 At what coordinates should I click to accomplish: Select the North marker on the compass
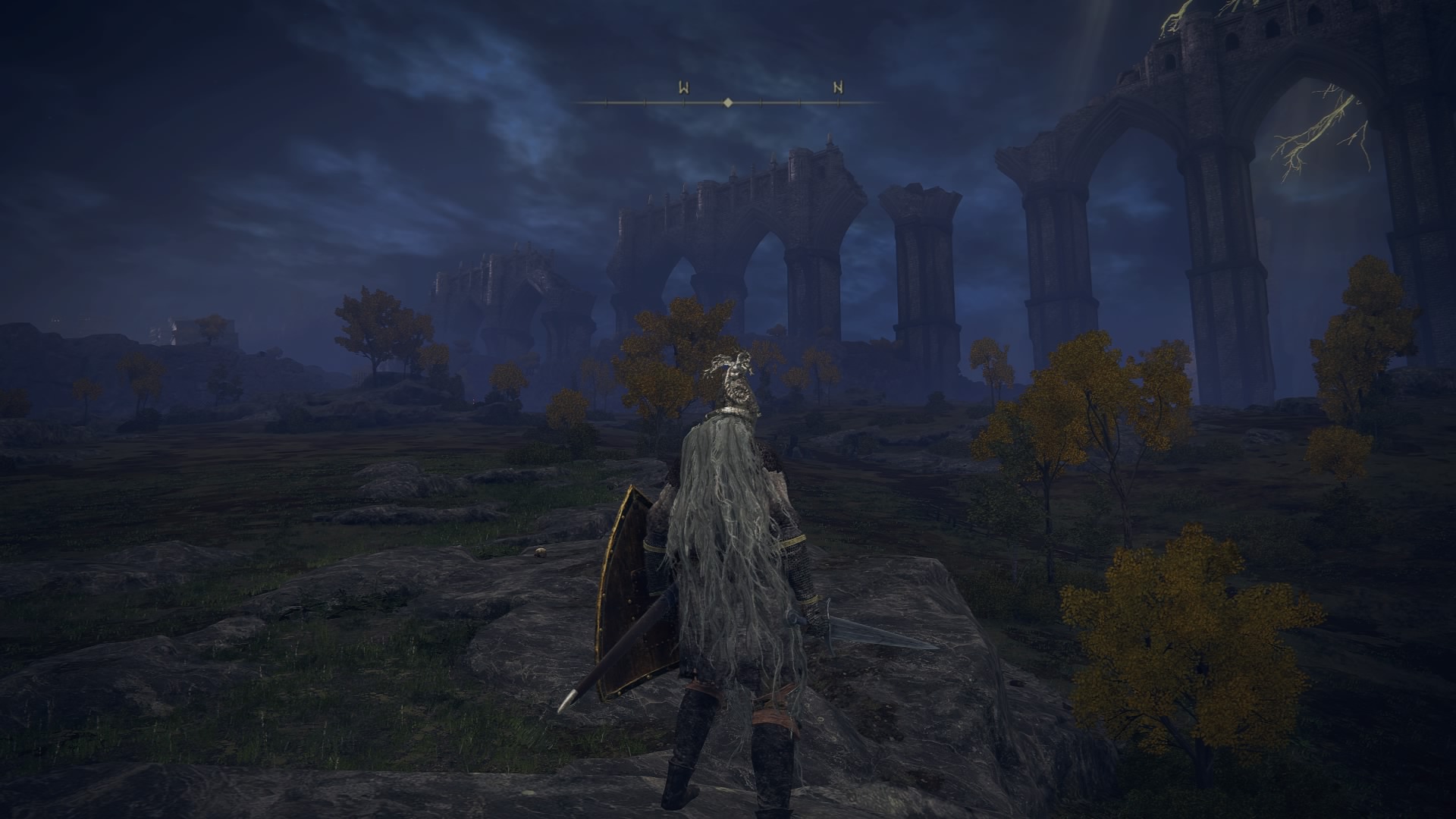pyautogui.click(x=838, y=88)
